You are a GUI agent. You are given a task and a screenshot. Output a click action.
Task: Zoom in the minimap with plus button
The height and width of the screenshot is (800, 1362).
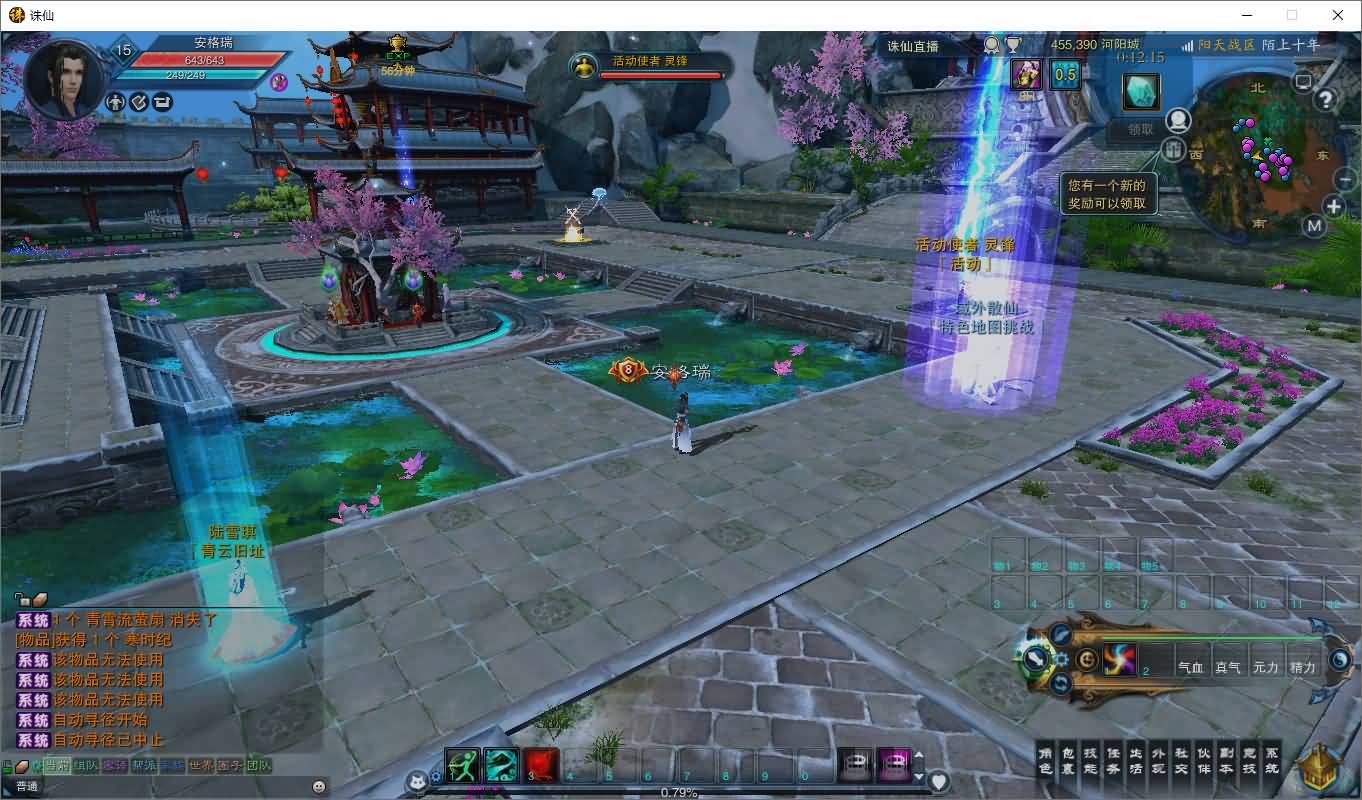point(1334,207)
